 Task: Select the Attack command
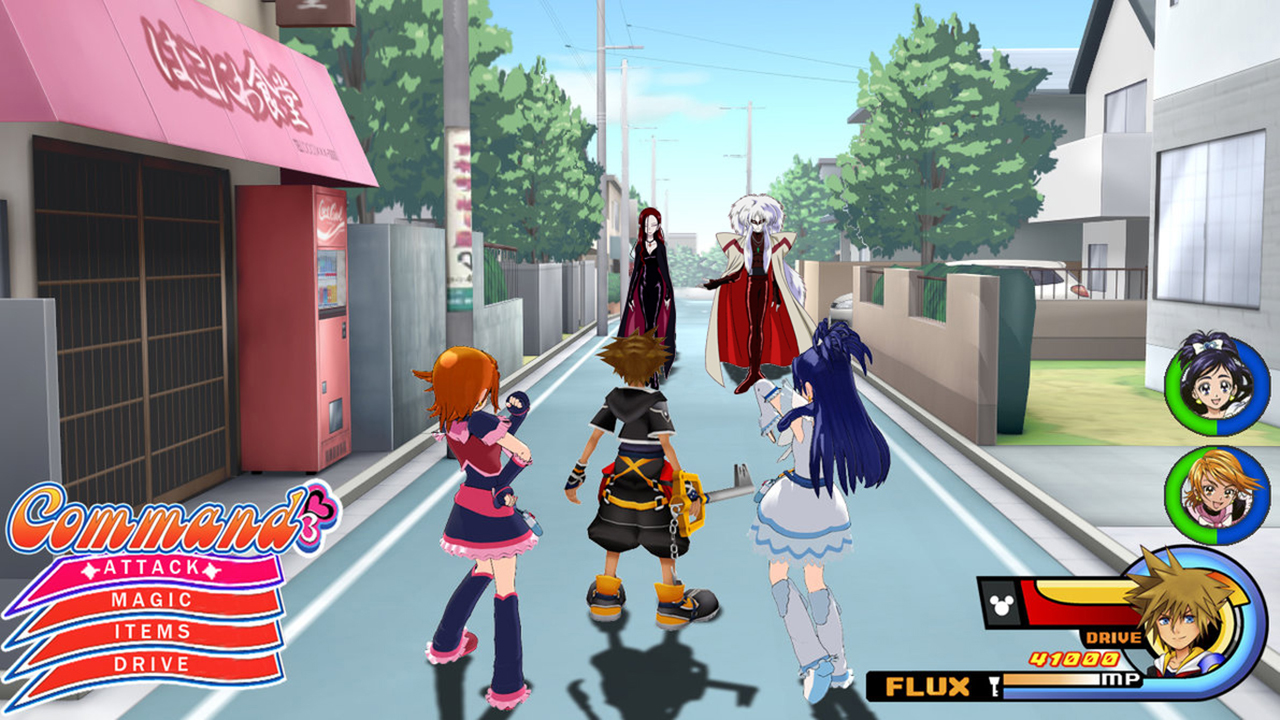coord(150,567)
